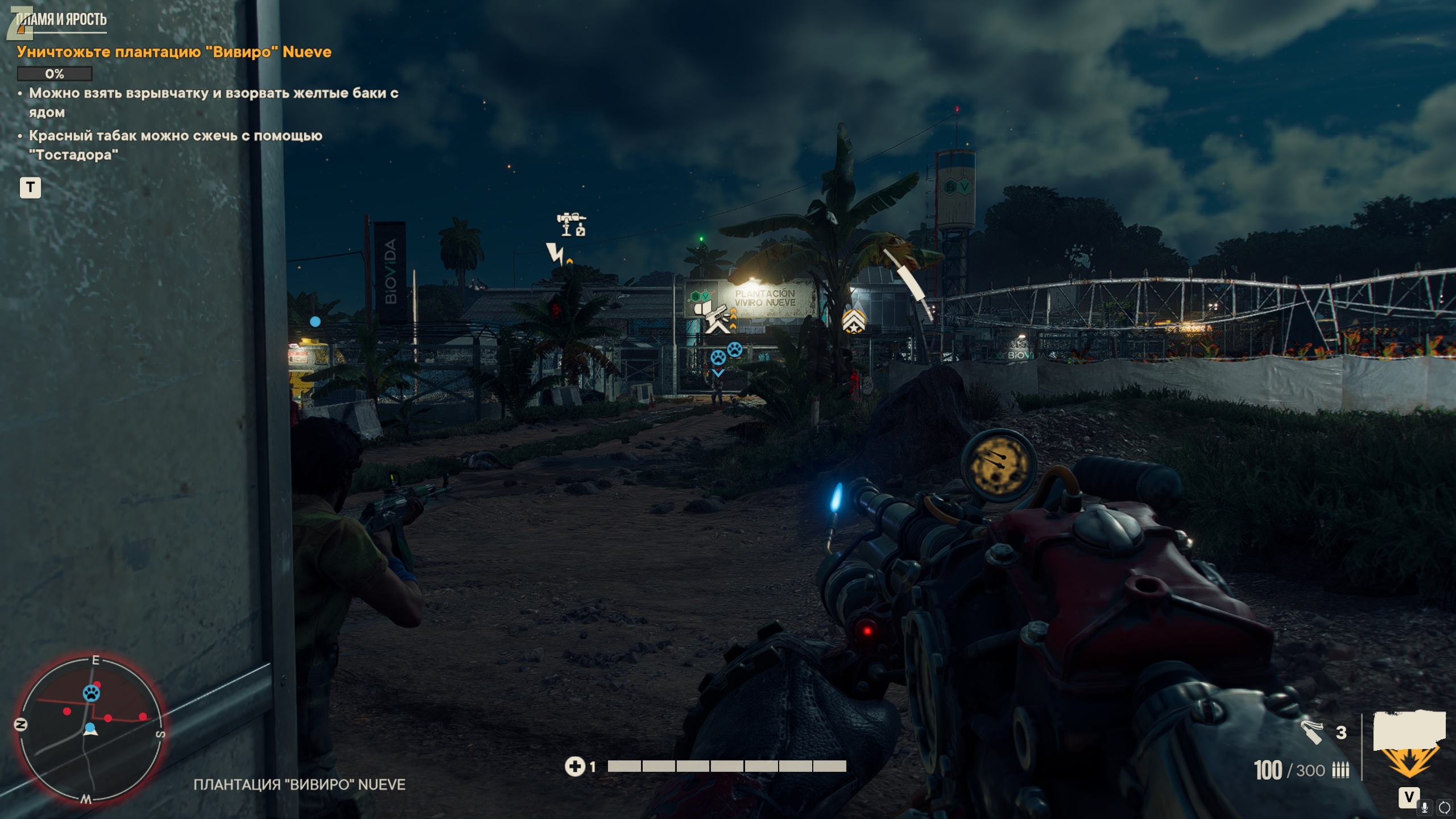
Task: Select the throwable item icon
Action: [1312, 732]
